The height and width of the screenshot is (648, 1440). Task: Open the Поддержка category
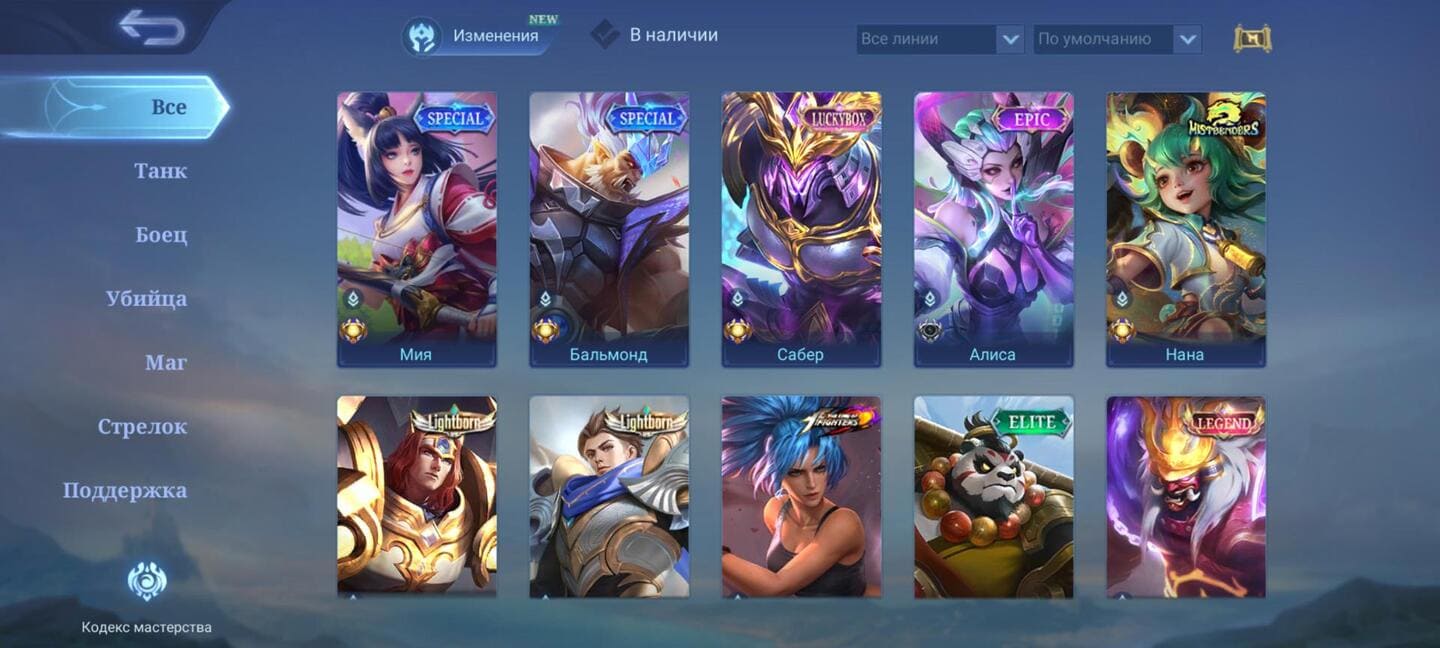click(125, 491)
